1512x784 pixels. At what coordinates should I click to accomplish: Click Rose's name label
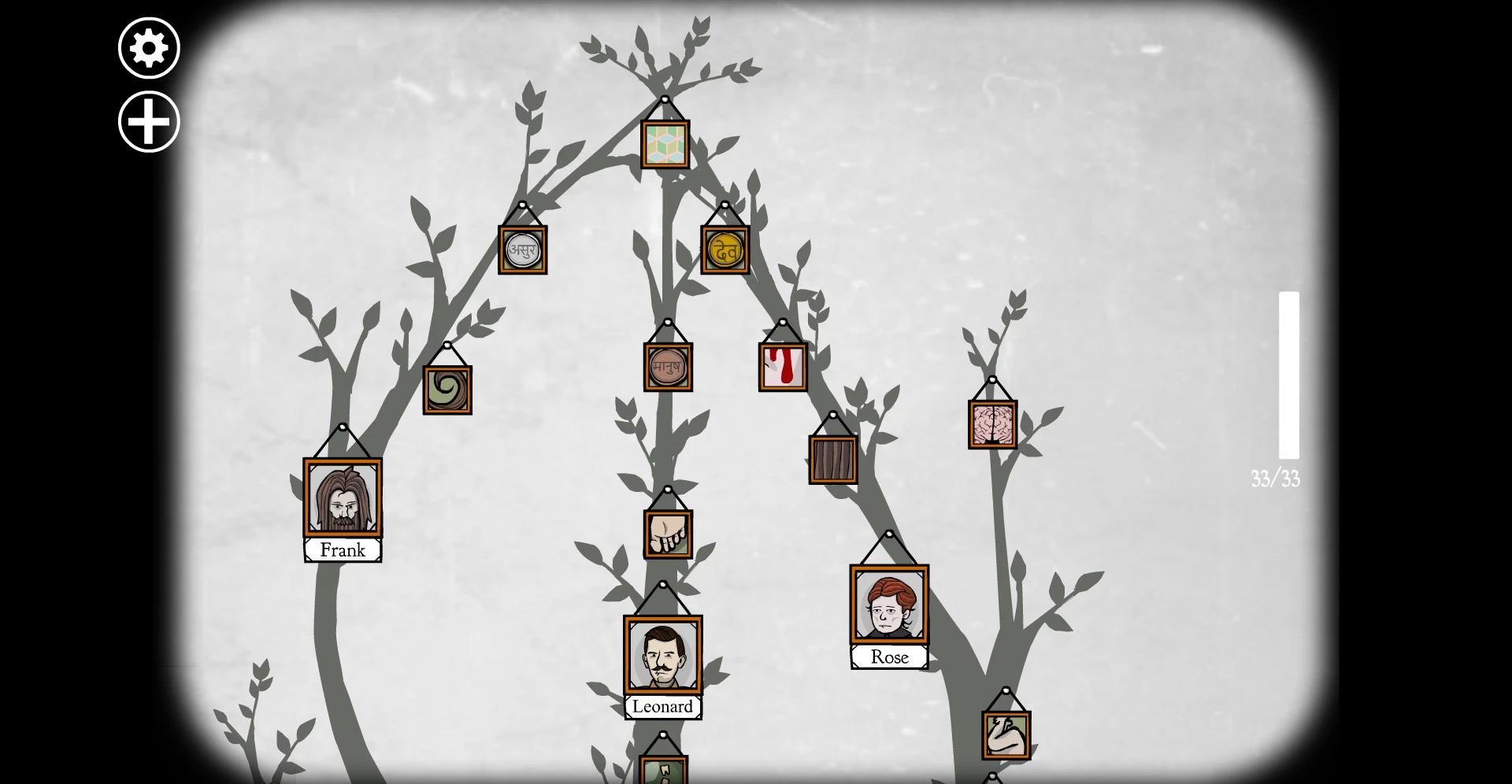coord(889,657)
